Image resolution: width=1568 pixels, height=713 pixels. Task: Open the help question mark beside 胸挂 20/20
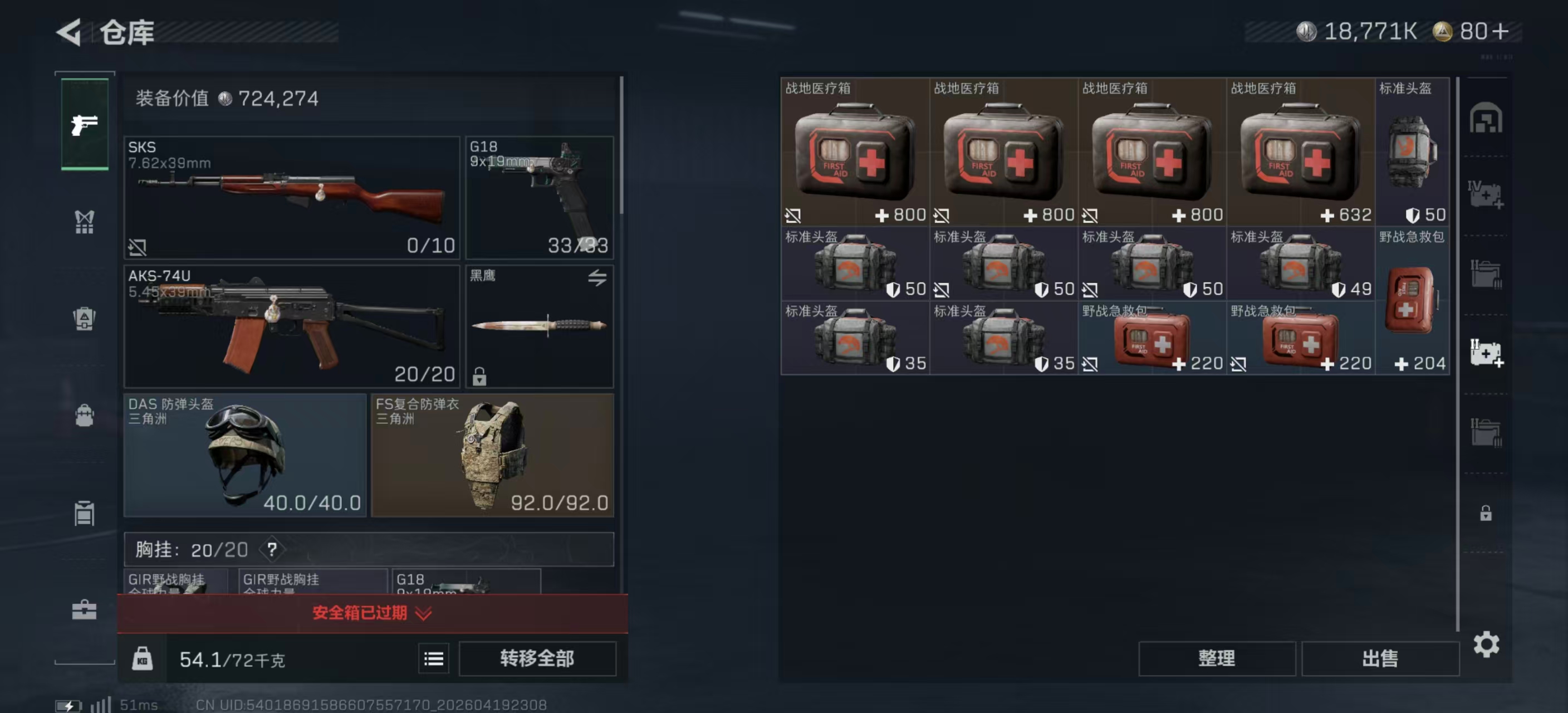(x=273, y=550)
